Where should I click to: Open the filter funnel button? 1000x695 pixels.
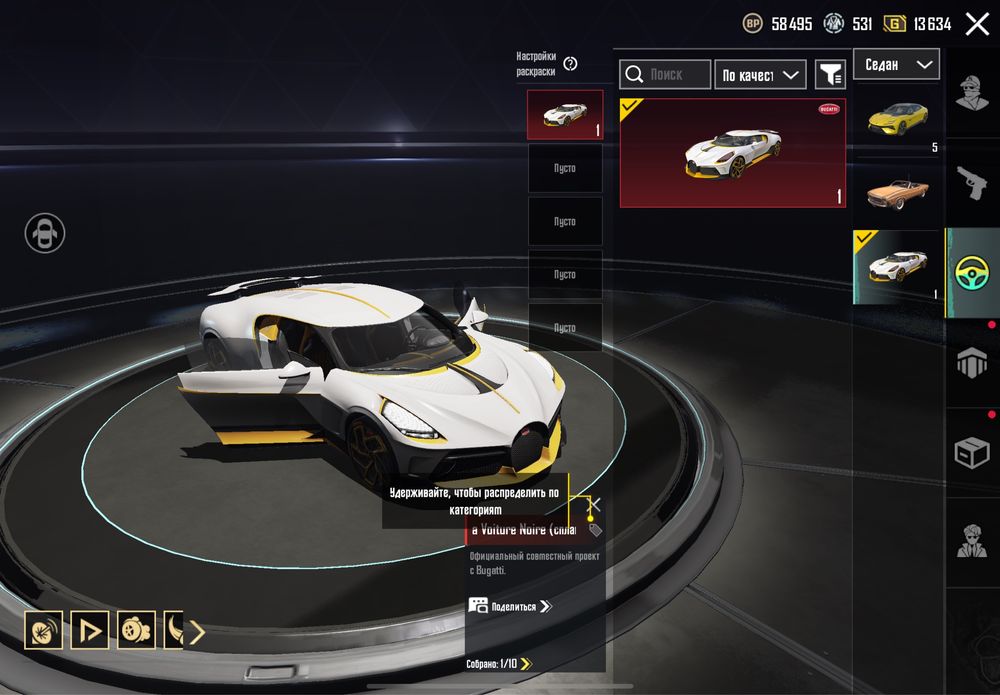(x=830, y=74)
